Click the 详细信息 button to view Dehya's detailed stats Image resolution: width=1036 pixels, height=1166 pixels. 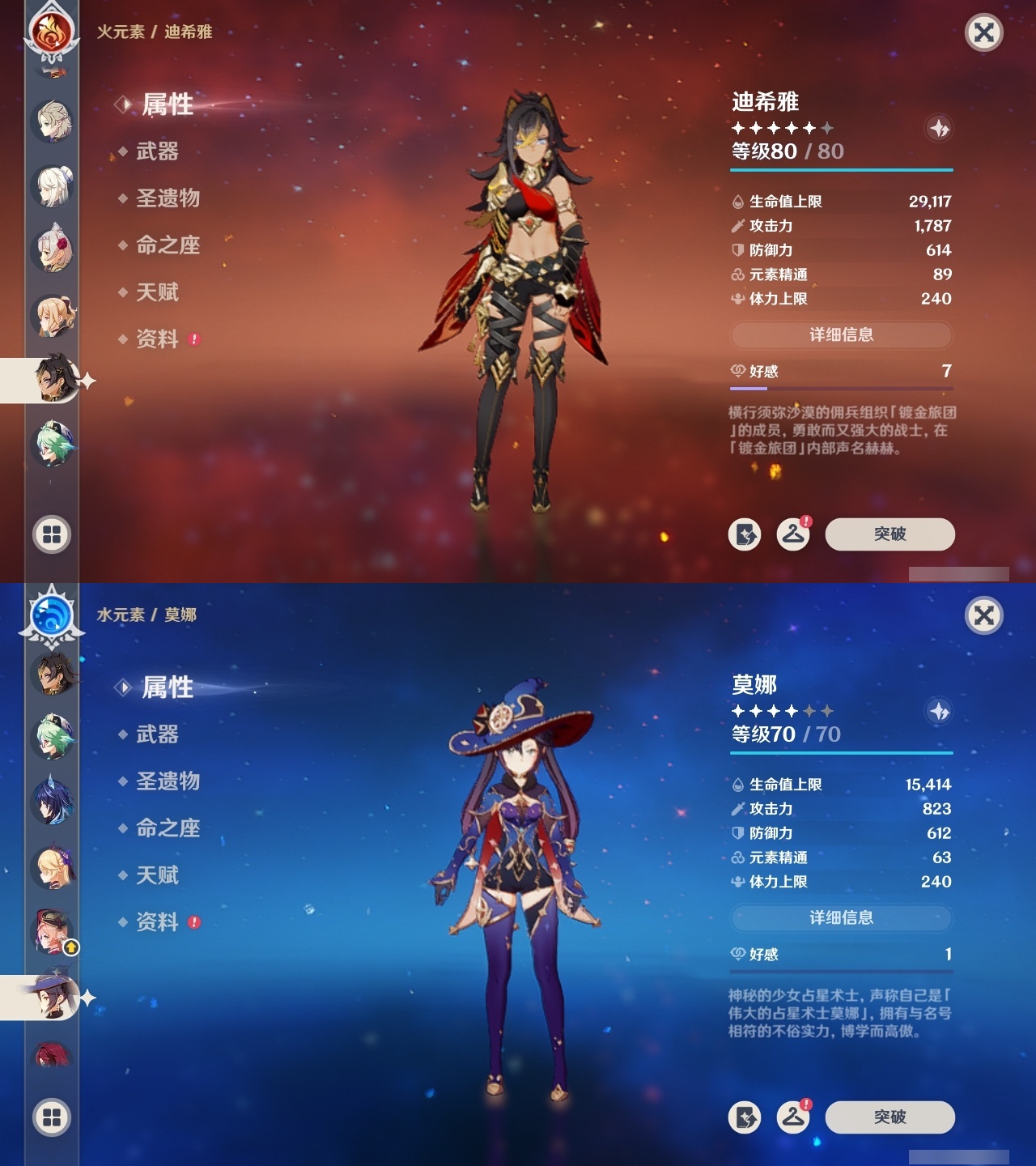tap(842, 334)
